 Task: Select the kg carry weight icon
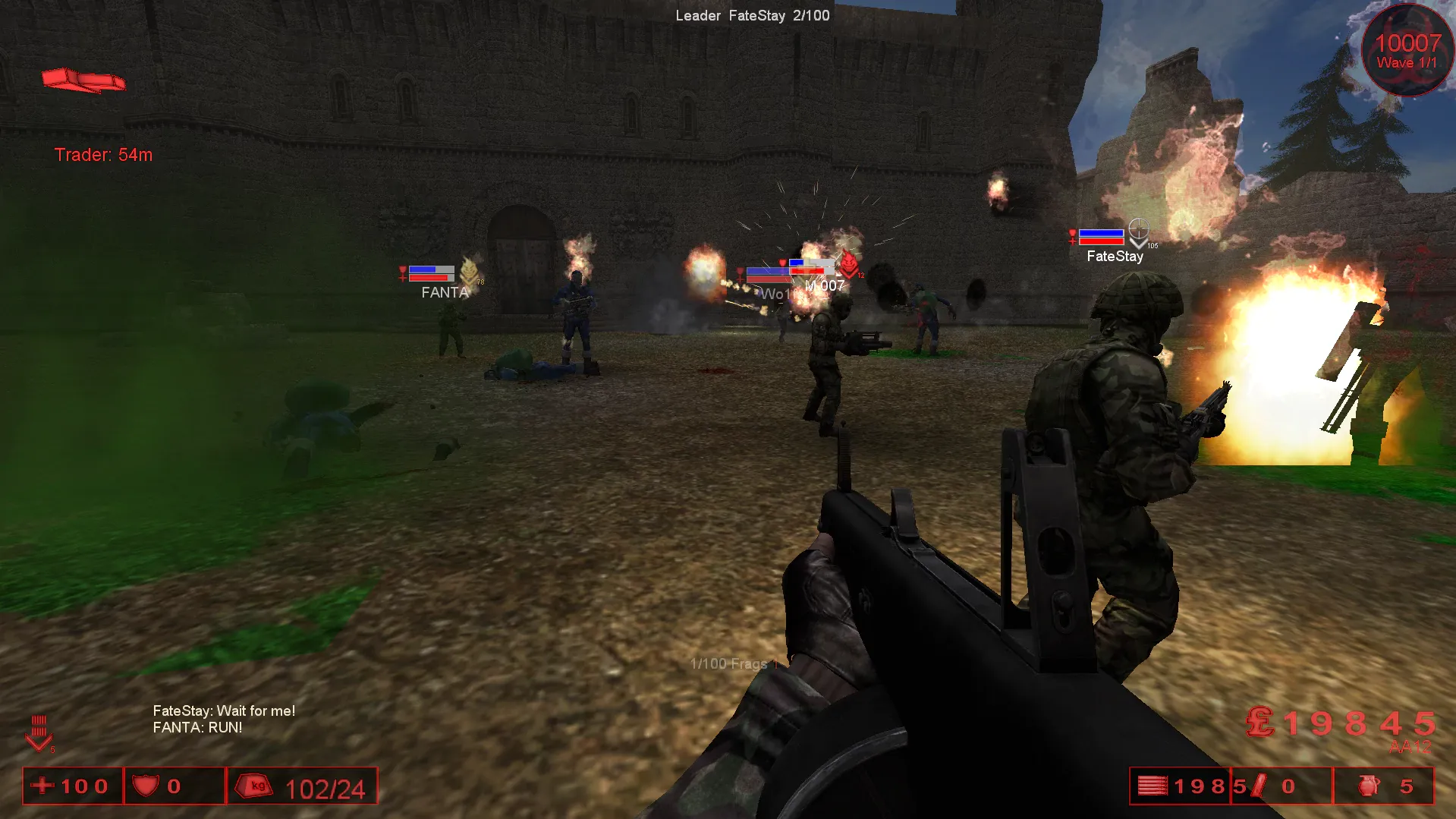point(256,786)
